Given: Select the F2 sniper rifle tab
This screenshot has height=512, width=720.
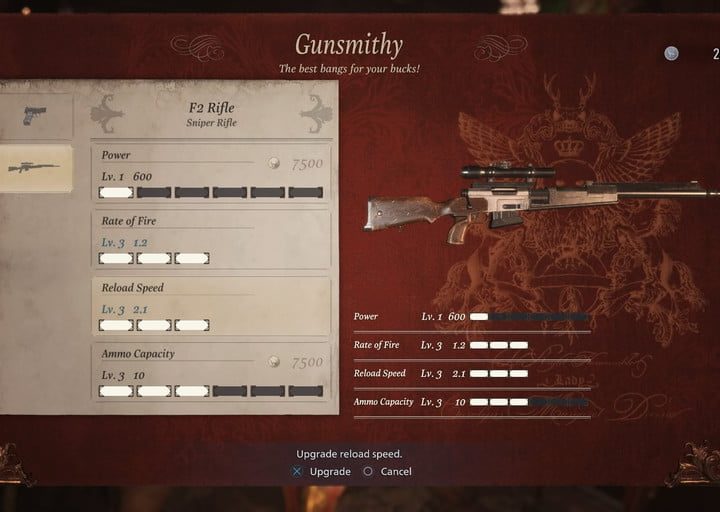Looking at the screenshot, I should (35, 167).
